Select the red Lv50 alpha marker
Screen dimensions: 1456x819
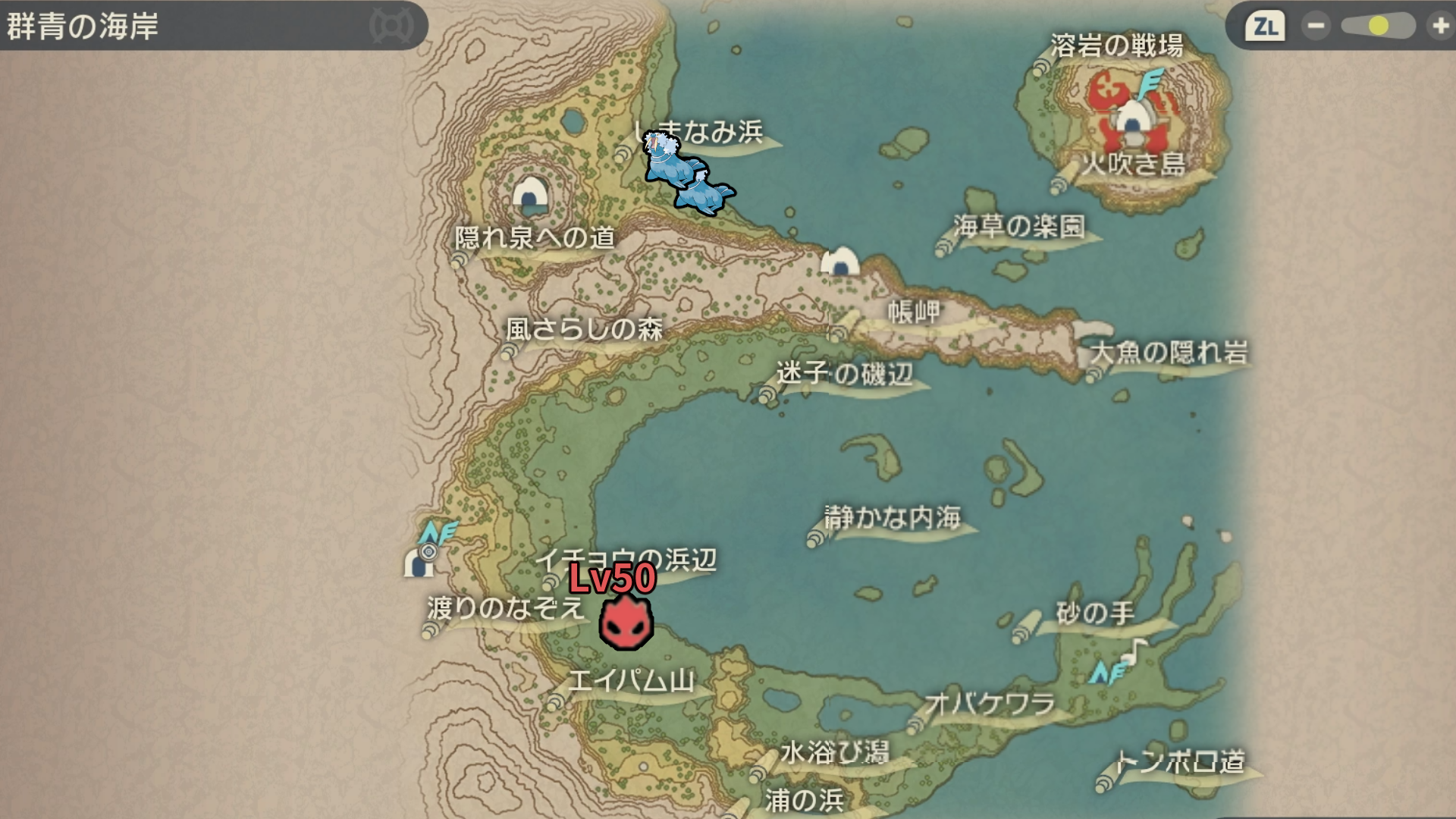pos(626,622)
